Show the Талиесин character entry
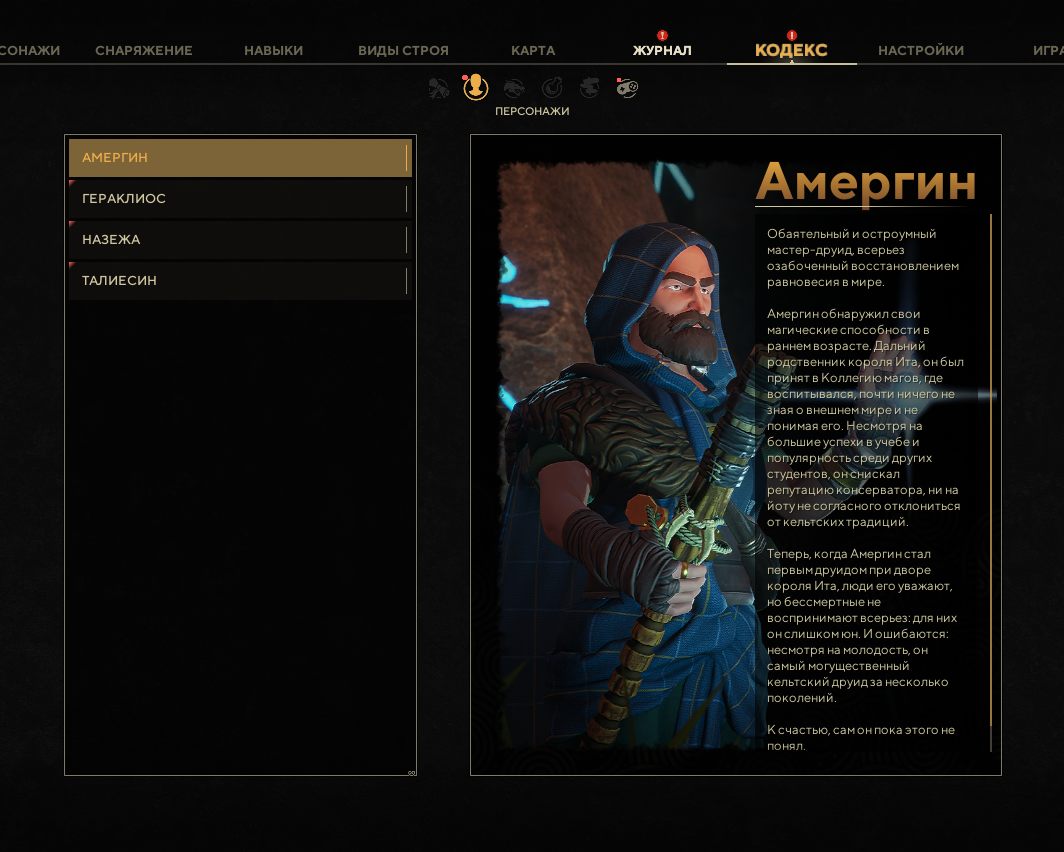The width and height of the screenshot is (1064, 852). tap(240, 281)
